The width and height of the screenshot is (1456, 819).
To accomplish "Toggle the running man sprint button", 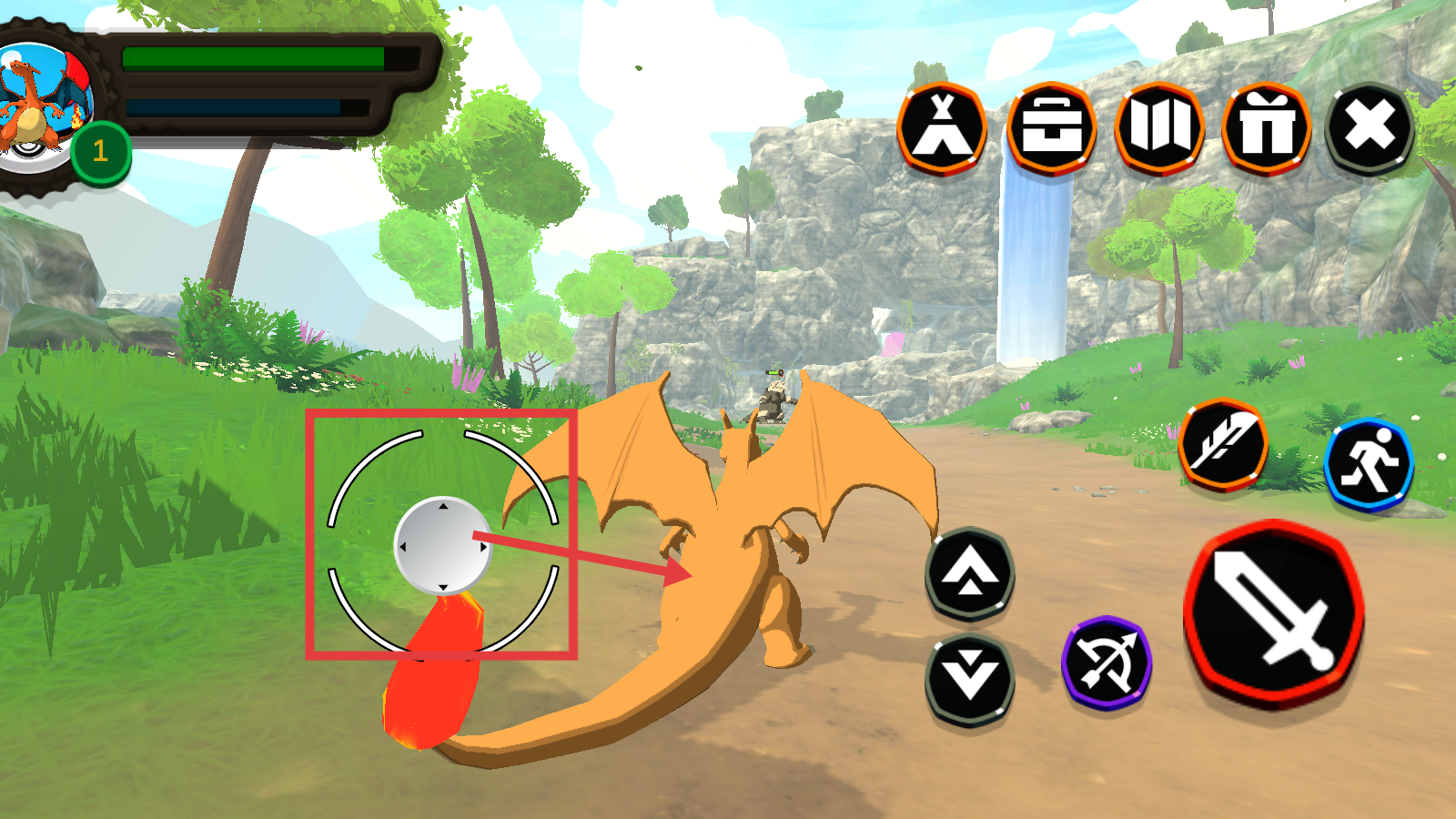I will (x=1369, y=463).
